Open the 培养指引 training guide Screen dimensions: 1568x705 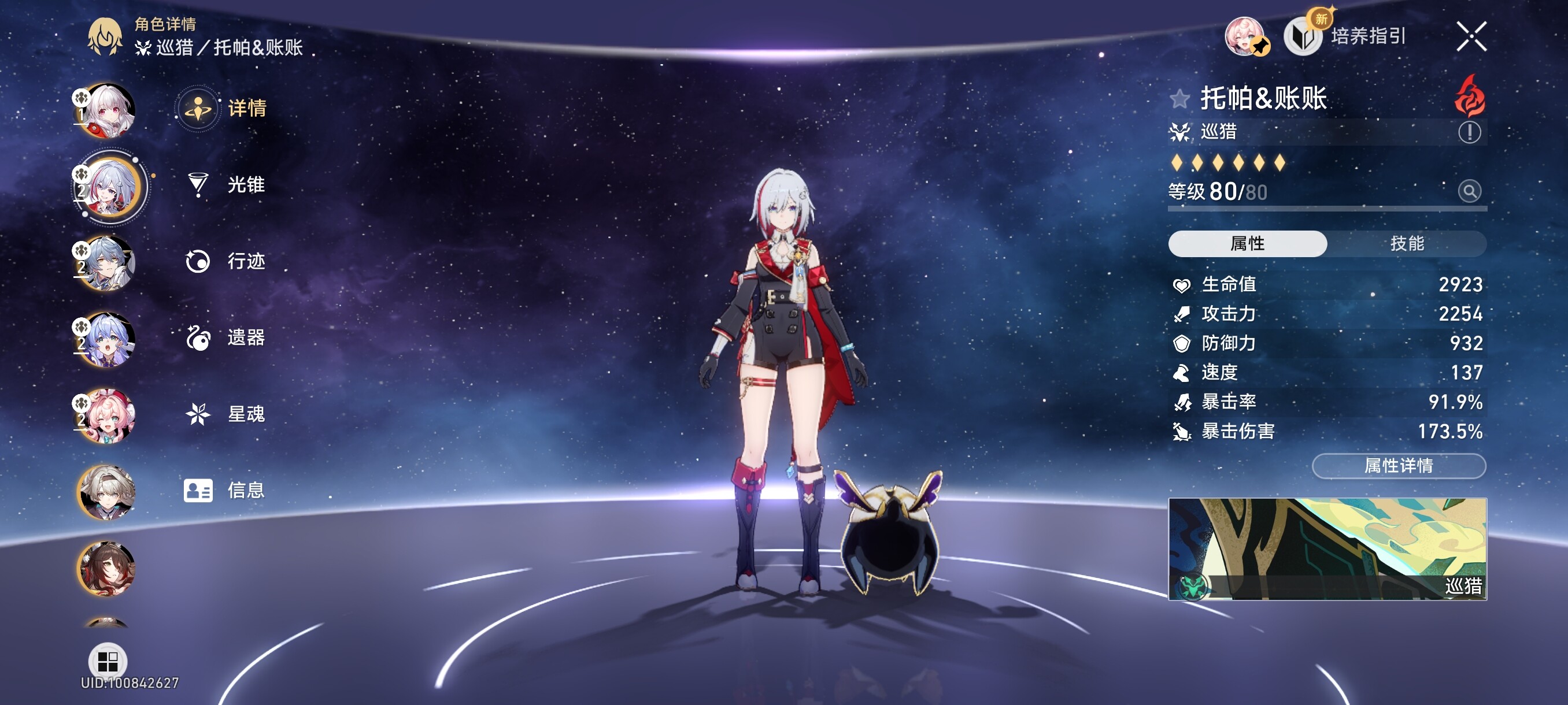[x=1345, y=36]
